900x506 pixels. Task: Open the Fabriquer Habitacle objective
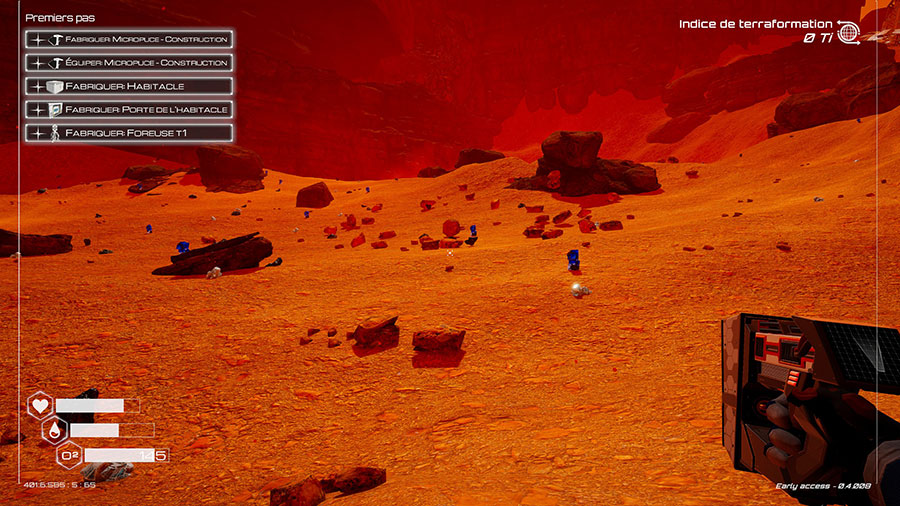[130, 86]
